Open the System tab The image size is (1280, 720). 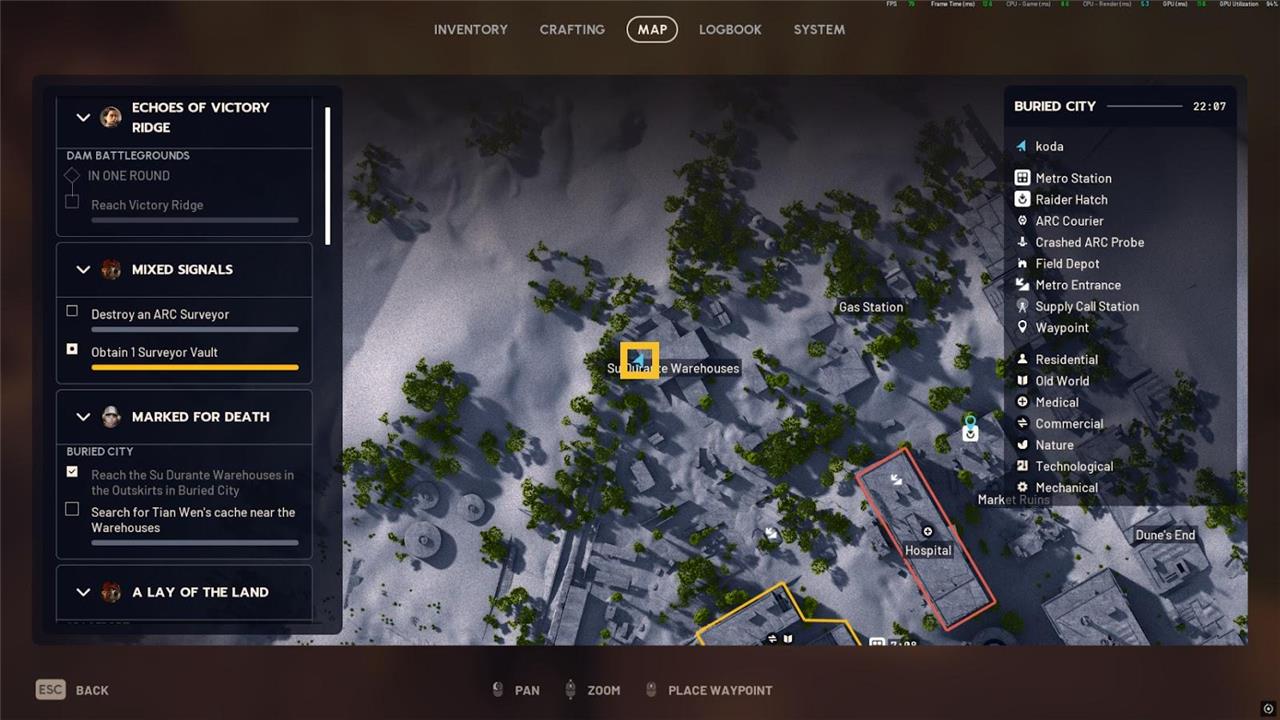819,29
